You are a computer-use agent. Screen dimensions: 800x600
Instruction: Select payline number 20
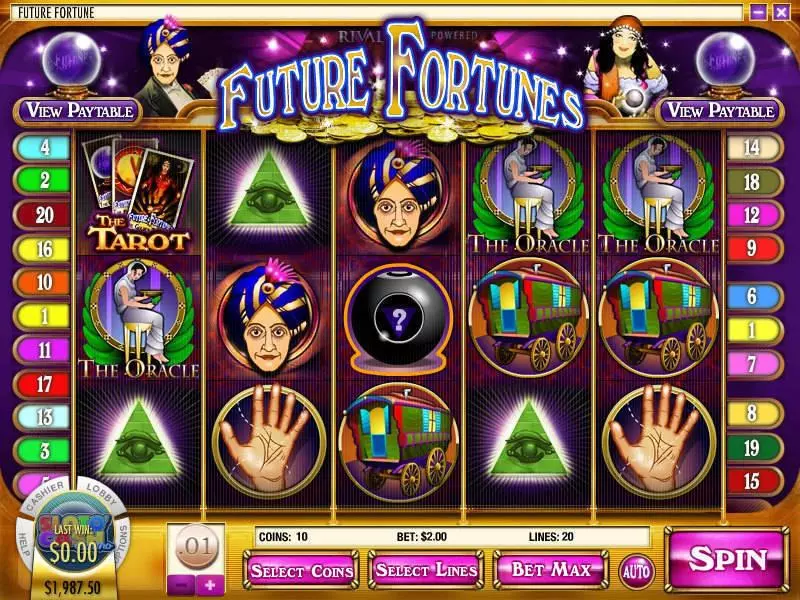pos(45,214)
